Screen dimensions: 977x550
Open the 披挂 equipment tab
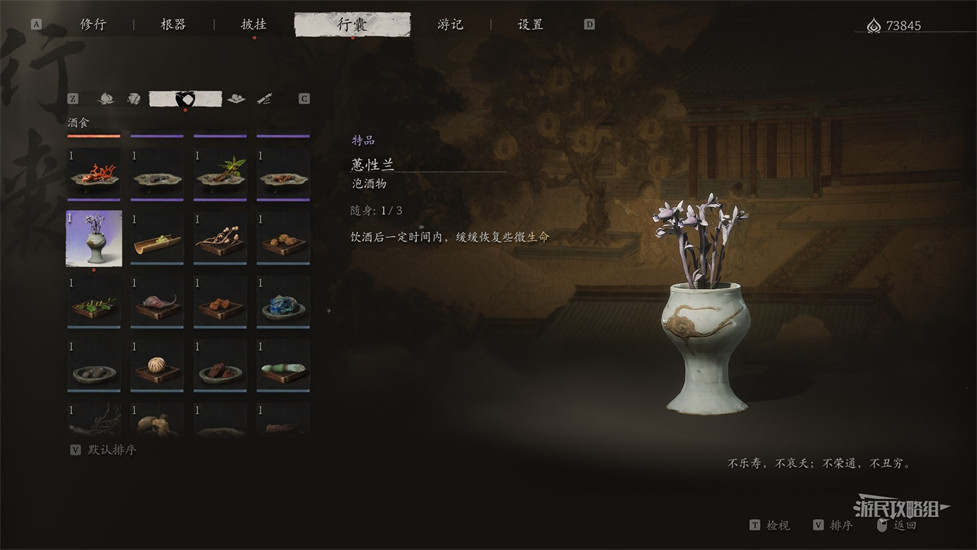coord(253,24)
